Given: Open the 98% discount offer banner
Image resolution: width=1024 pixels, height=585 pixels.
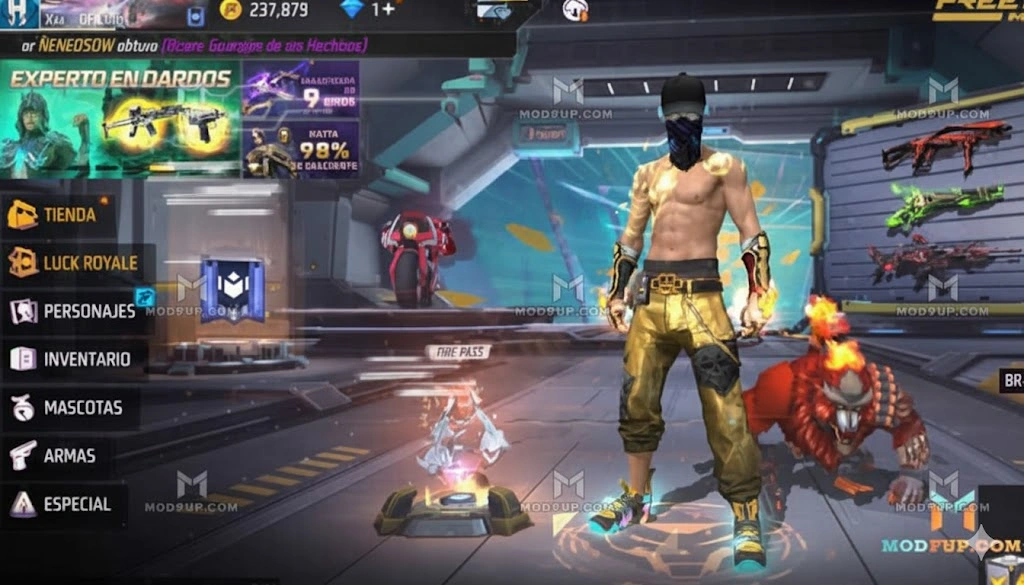Looking at the screenshot, I should pos(301,151).
